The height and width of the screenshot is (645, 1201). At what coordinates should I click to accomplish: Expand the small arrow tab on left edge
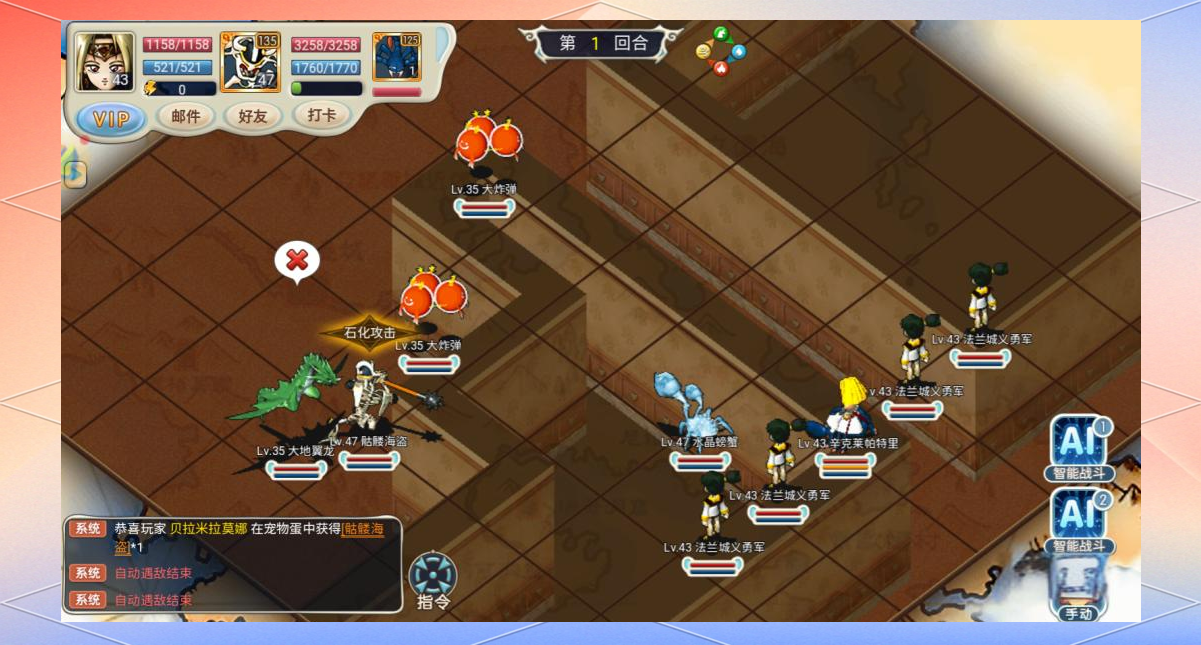click(74, 174)
